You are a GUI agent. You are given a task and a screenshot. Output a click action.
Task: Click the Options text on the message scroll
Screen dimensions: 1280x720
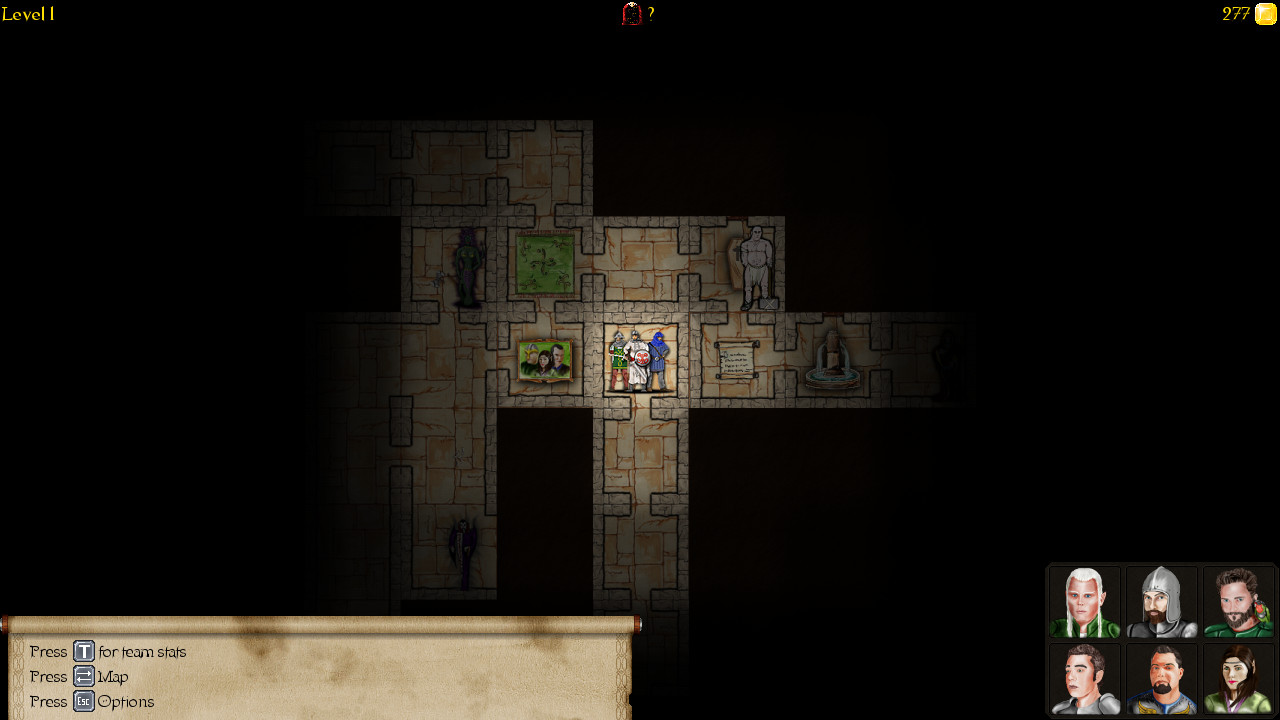(128, 701)
